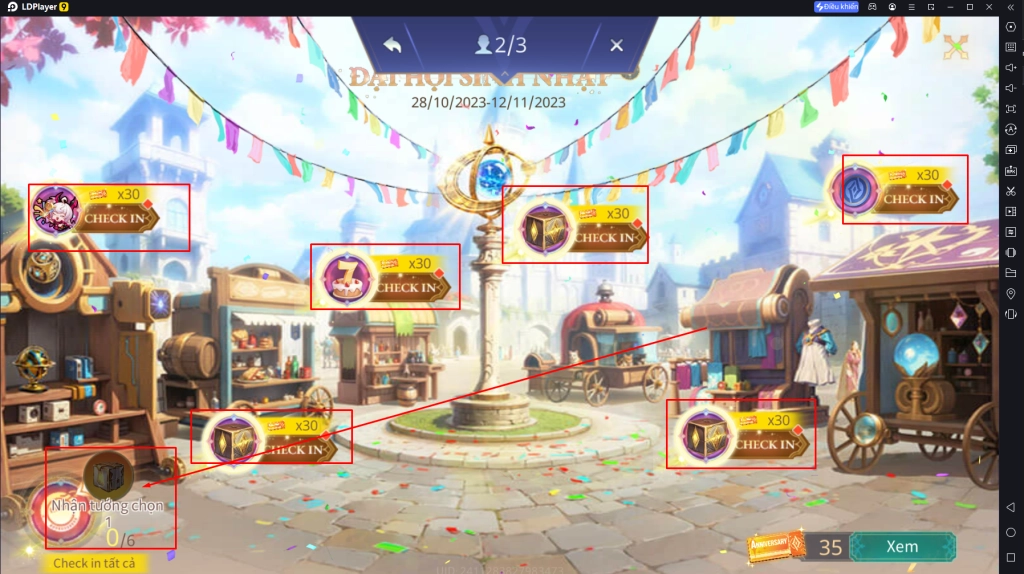Toggle the green expand arrows icon

point(956,45)
